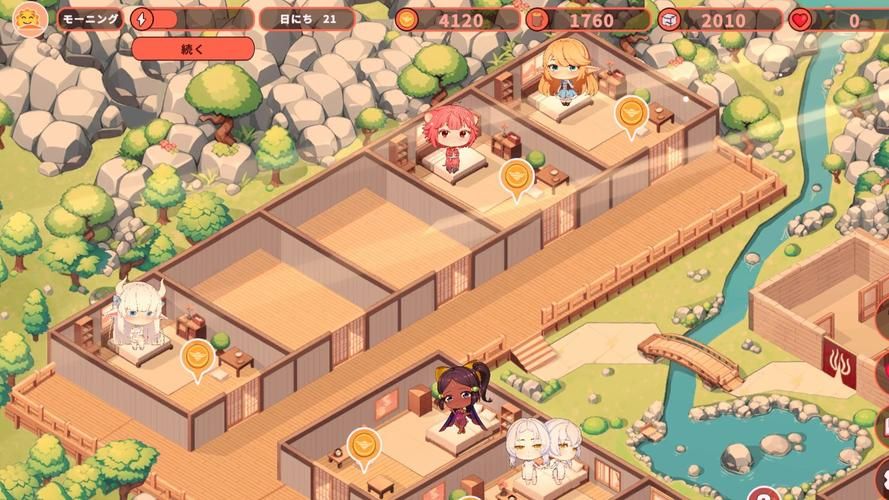Collect coin bubble beside the blonde elf's room

[631, 114]
